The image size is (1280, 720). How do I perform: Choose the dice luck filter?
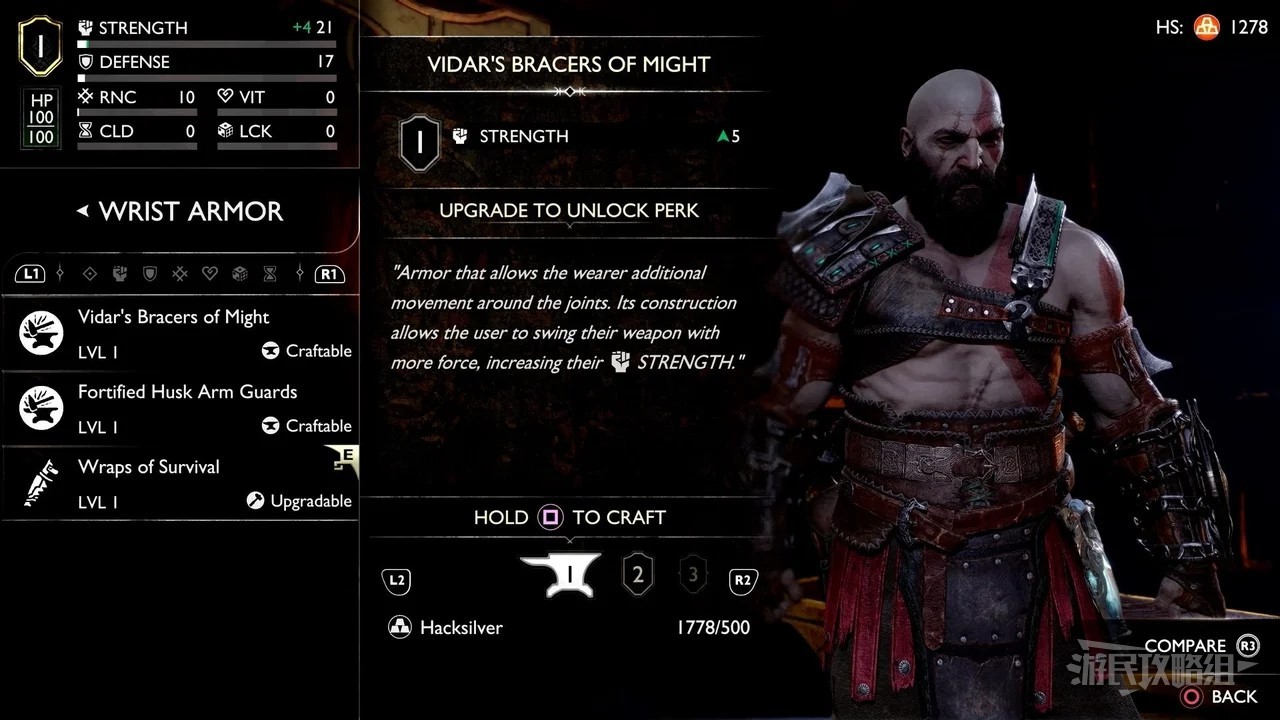240,273
